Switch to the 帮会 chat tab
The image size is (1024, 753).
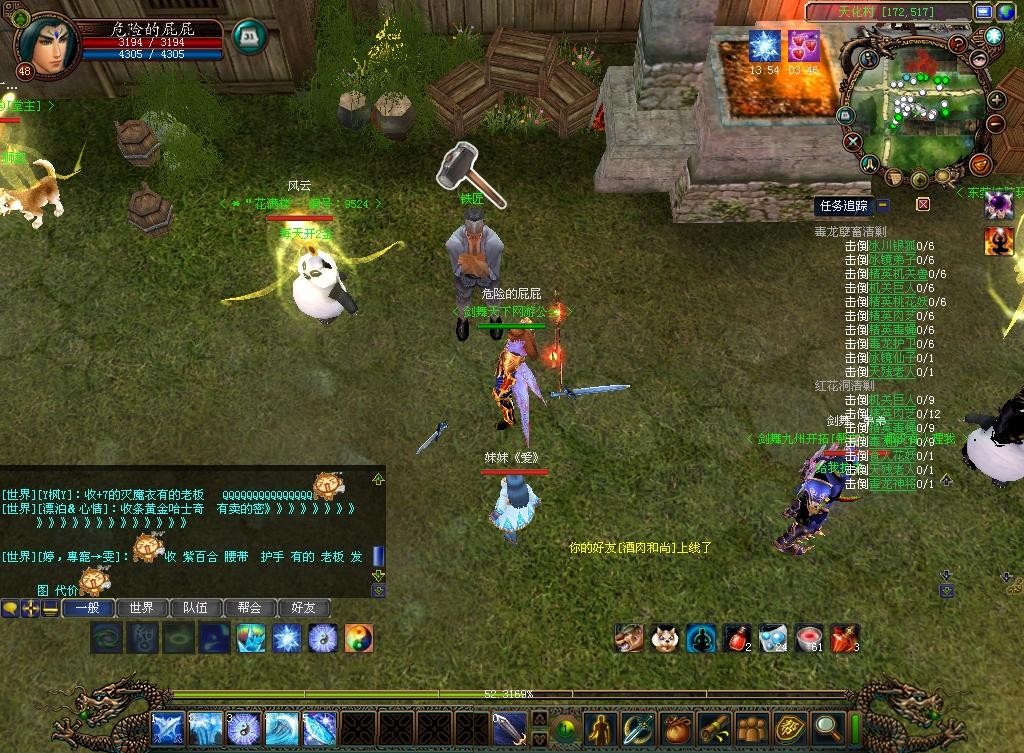[x=250, y=608]
